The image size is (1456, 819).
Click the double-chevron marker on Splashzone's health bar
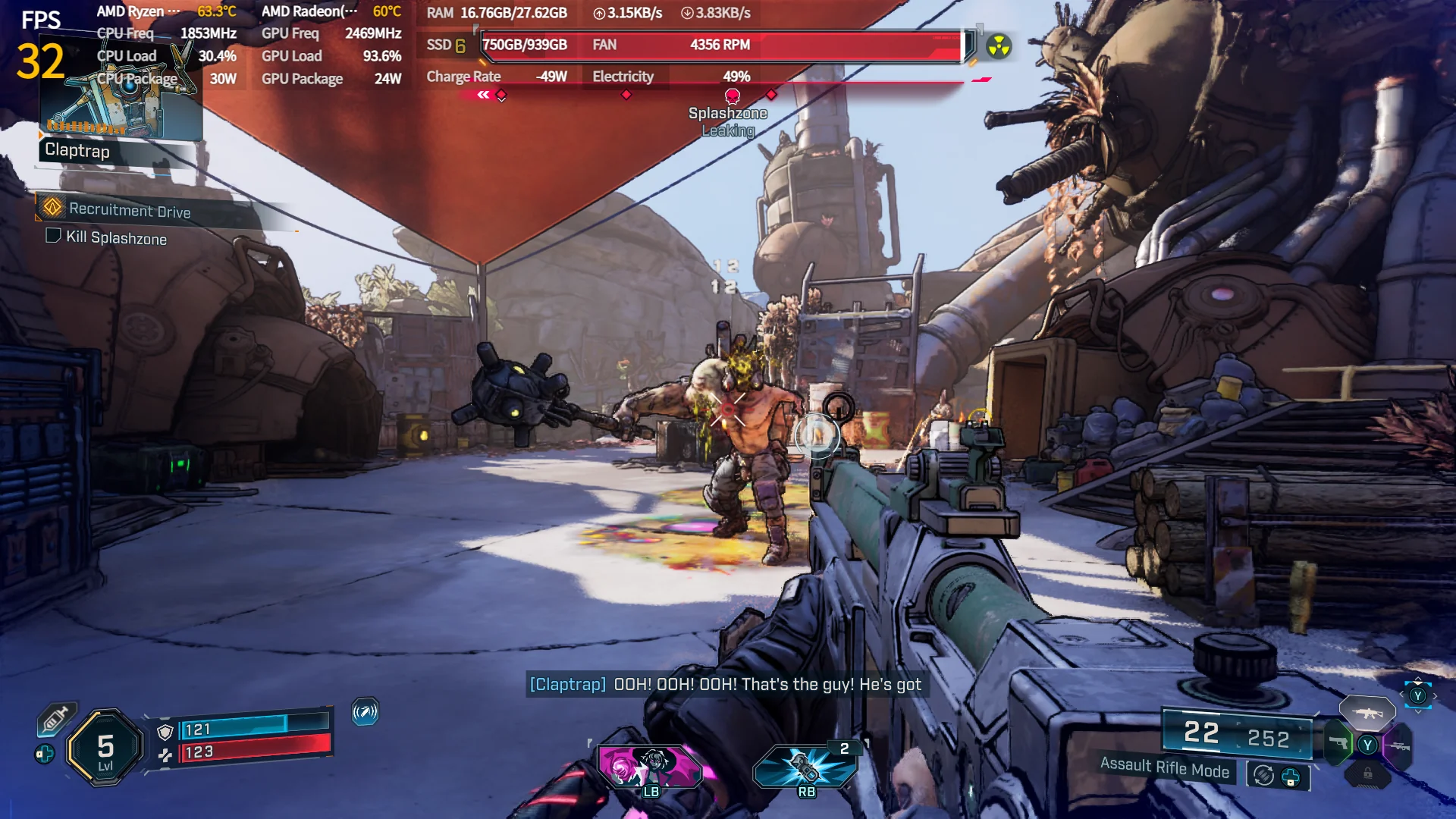coord(483,94)
